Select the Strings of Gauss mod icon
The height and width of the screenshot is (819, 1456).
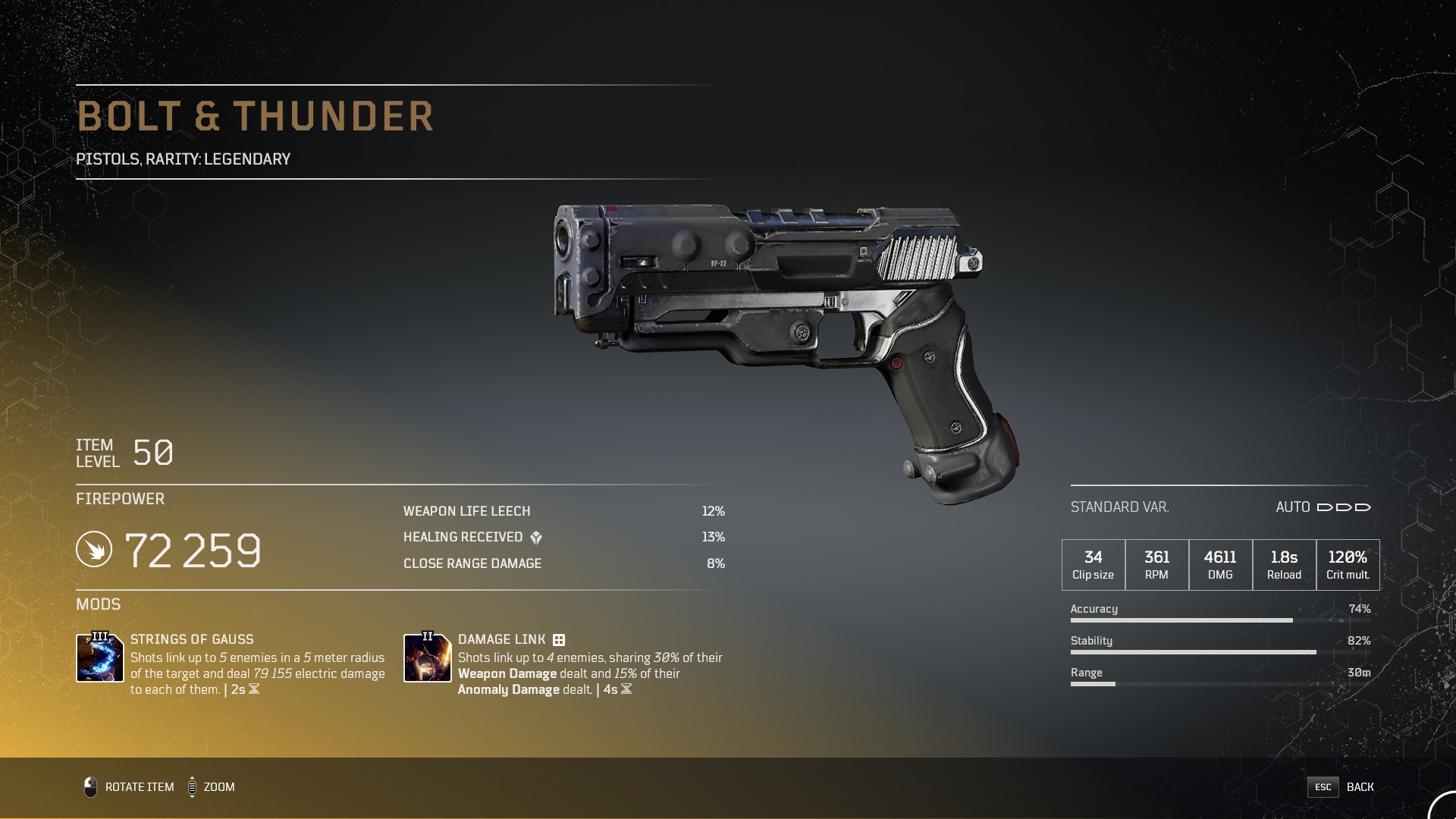(100, 657)
